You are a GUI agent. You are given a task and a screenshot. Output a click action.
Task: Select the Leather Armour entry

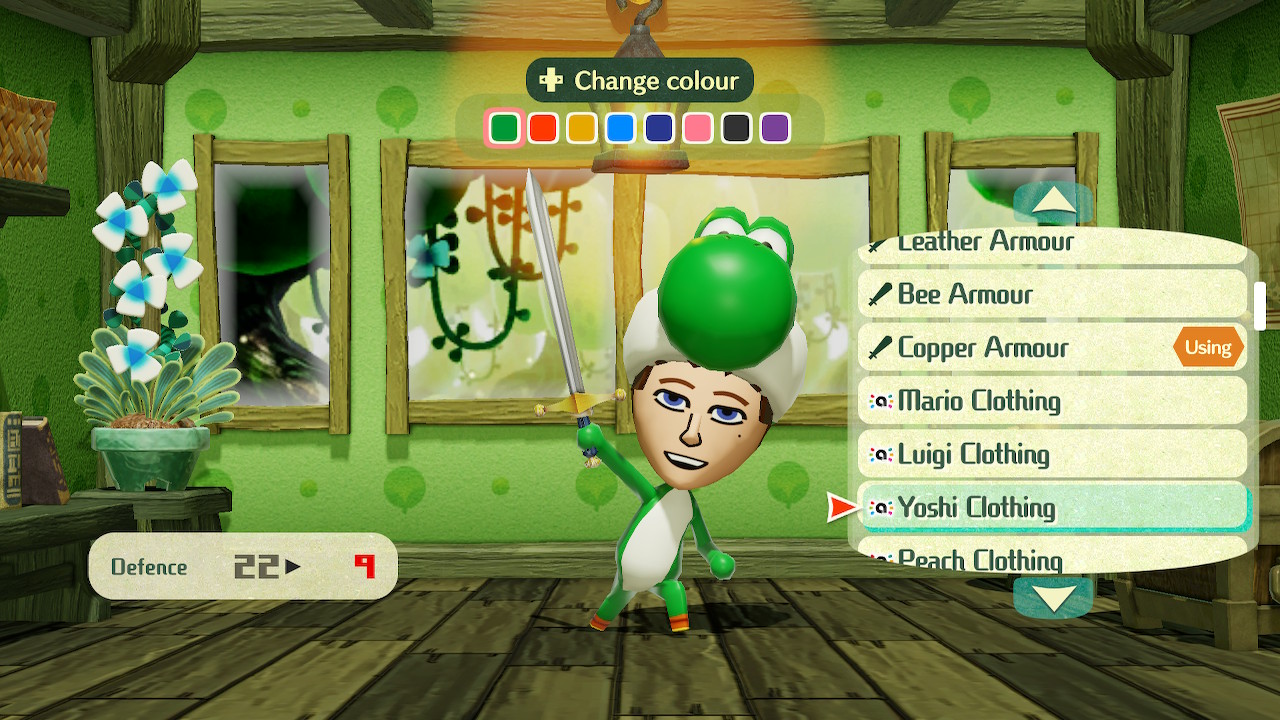click(x=1052, y=245)
